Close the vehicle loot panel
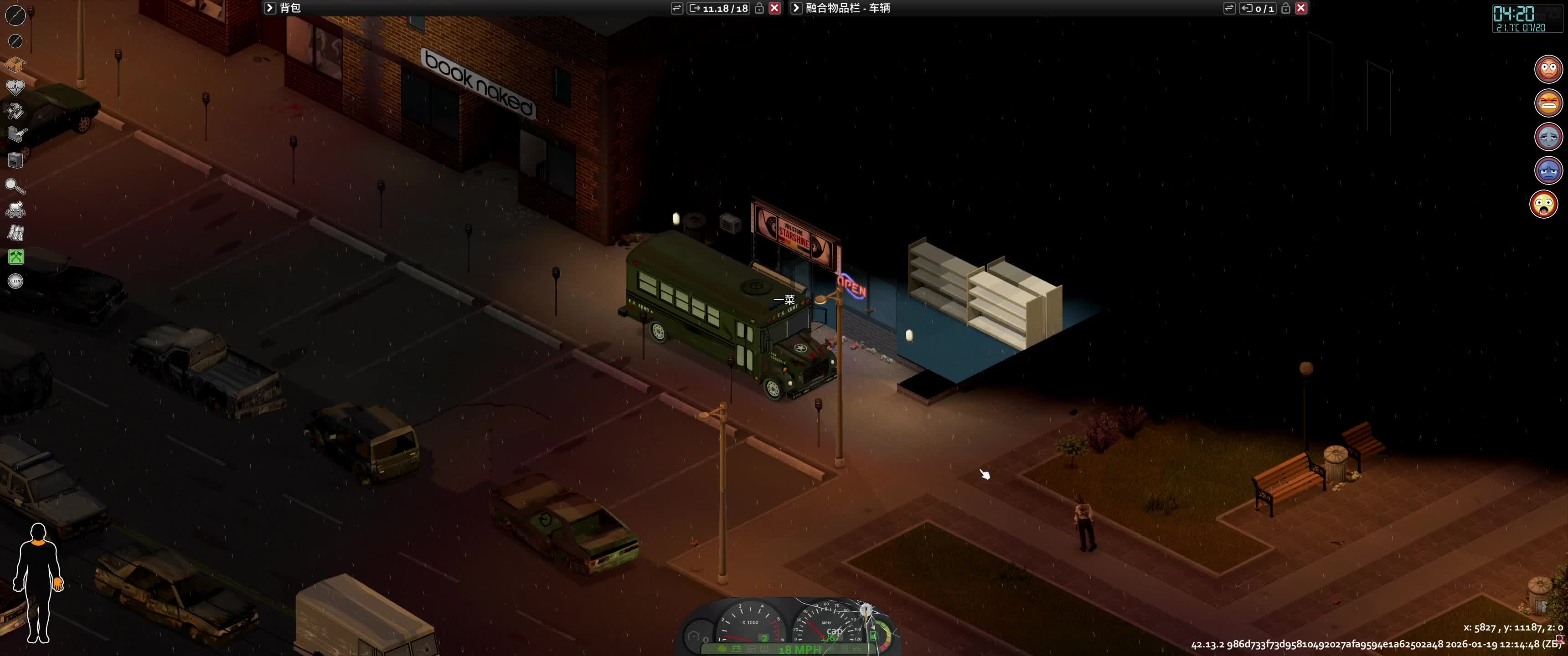 click(x=1301, y=8)
